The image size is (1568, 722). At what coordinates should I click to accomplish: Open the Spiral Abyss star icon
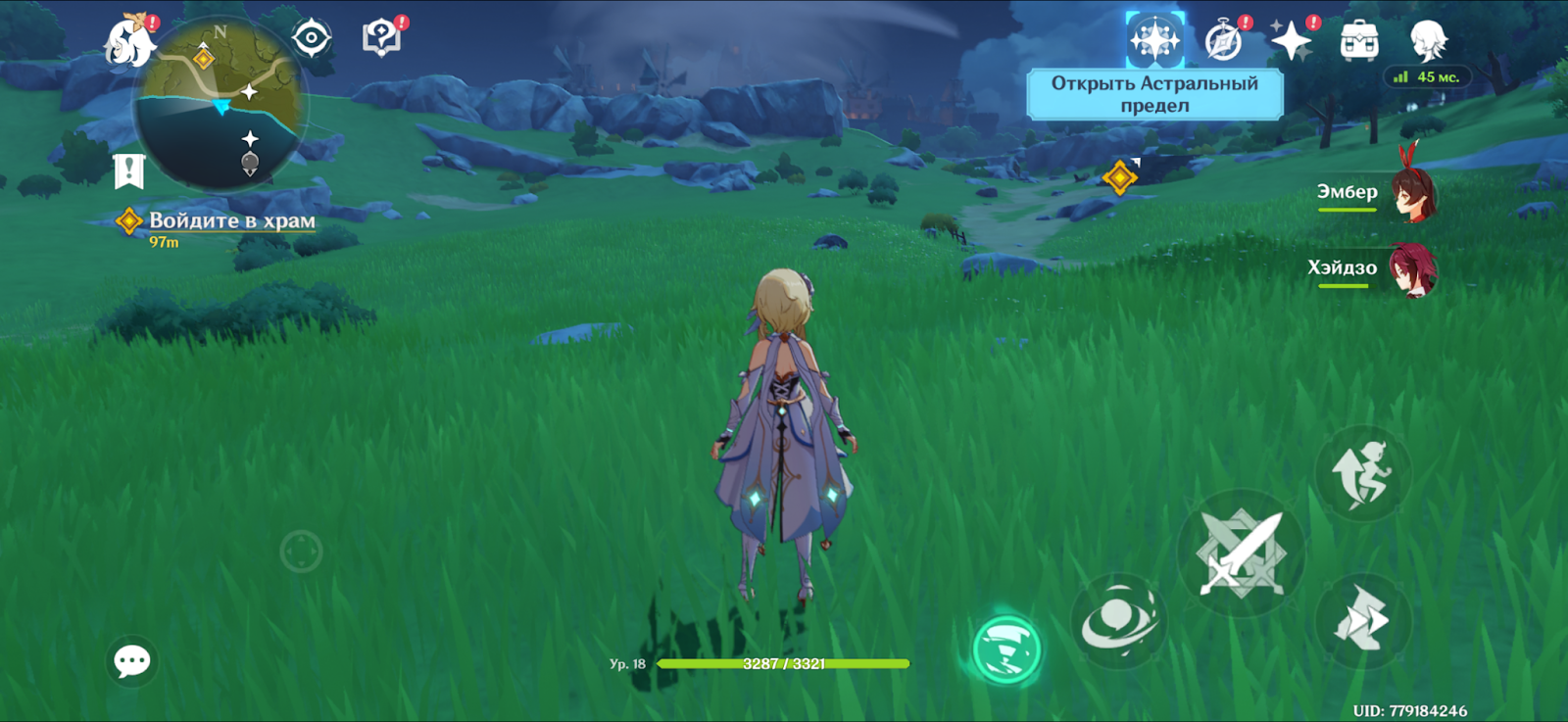pos(1154,41)
